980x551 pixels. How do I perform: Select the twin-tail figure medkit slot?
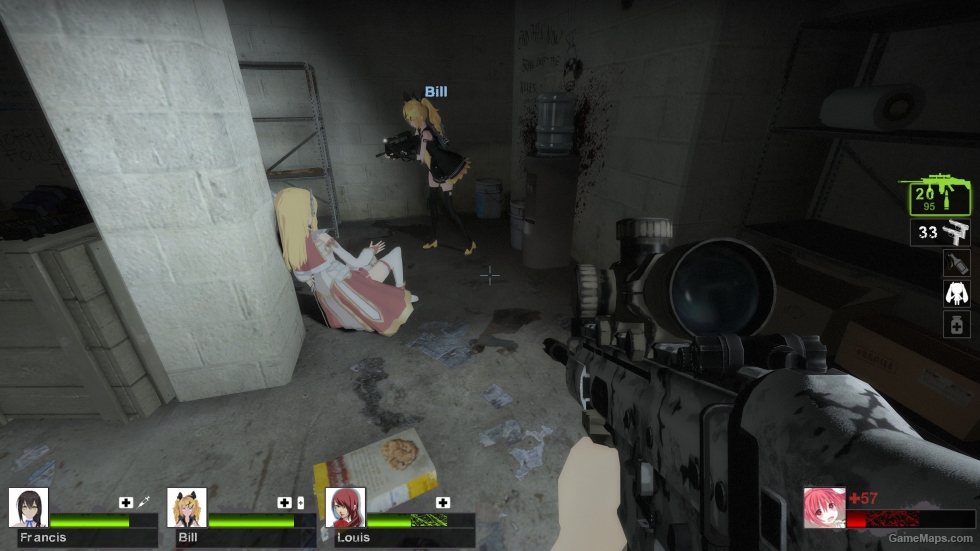tap(956, 294)
